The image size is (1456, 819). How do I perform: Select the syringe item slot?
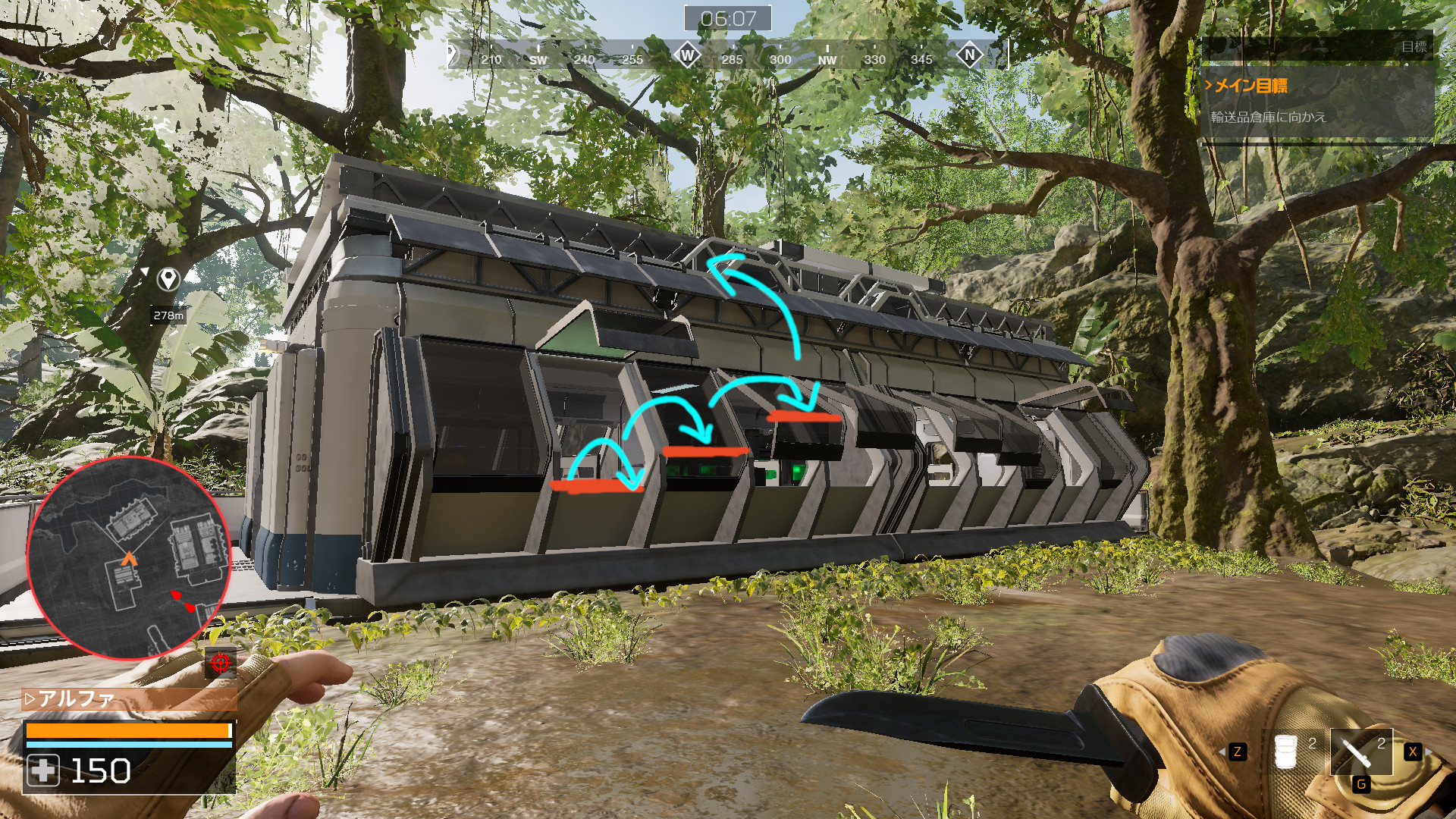pyautogui.click(x=1361, y=752)
